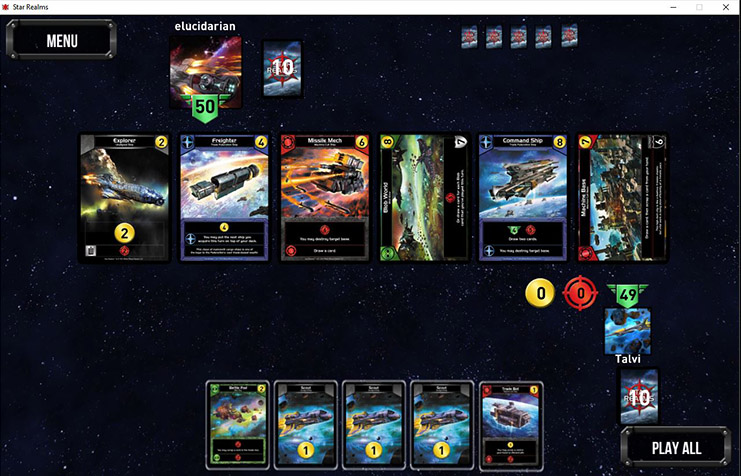741x476 pixels.
Task: Pick the Blob World base card
Action: pyautogui.click(x=425, y=197)
